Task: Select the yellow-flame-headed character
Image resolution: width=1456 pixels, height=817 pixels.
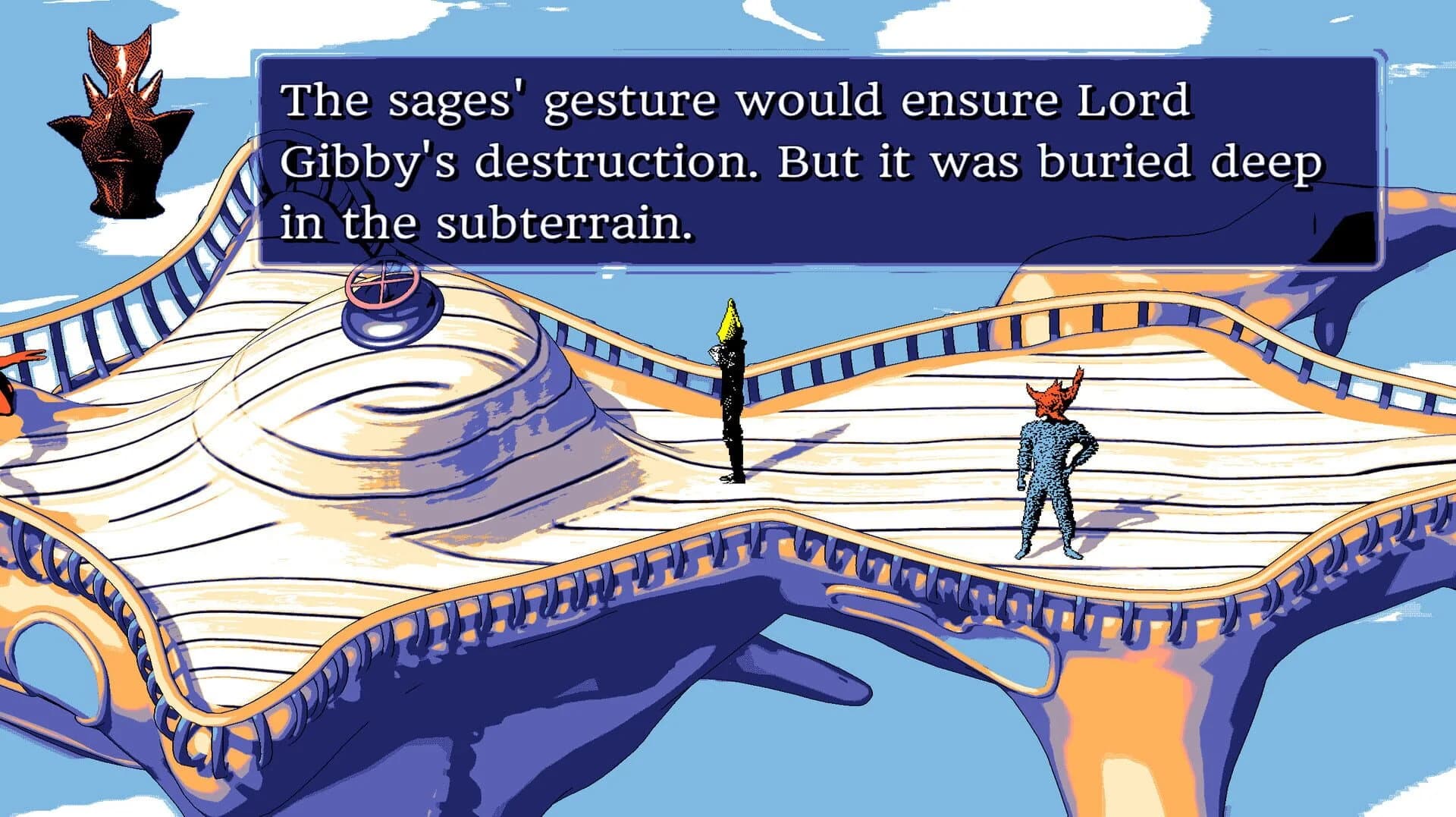Action: coord(732,394)
